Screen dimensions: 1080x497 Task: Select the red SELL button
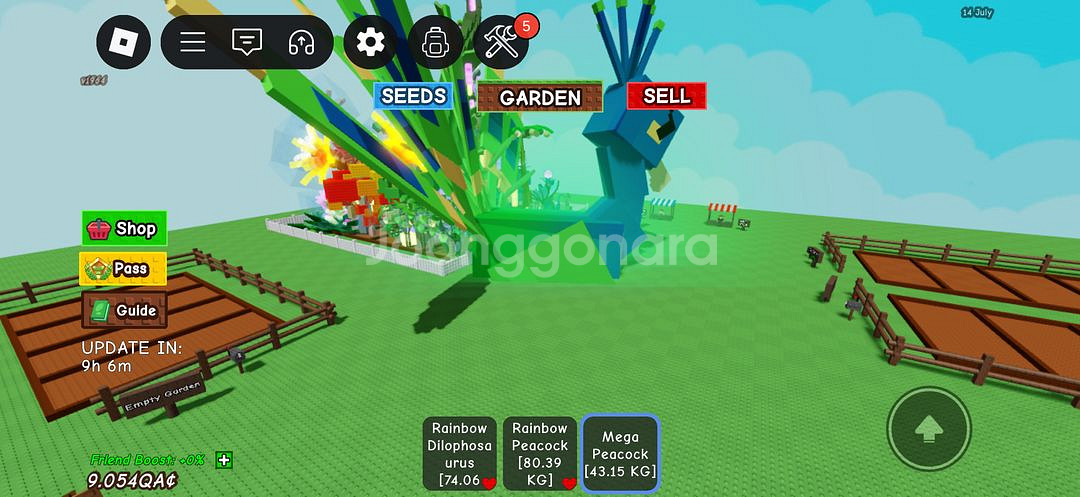666,96
